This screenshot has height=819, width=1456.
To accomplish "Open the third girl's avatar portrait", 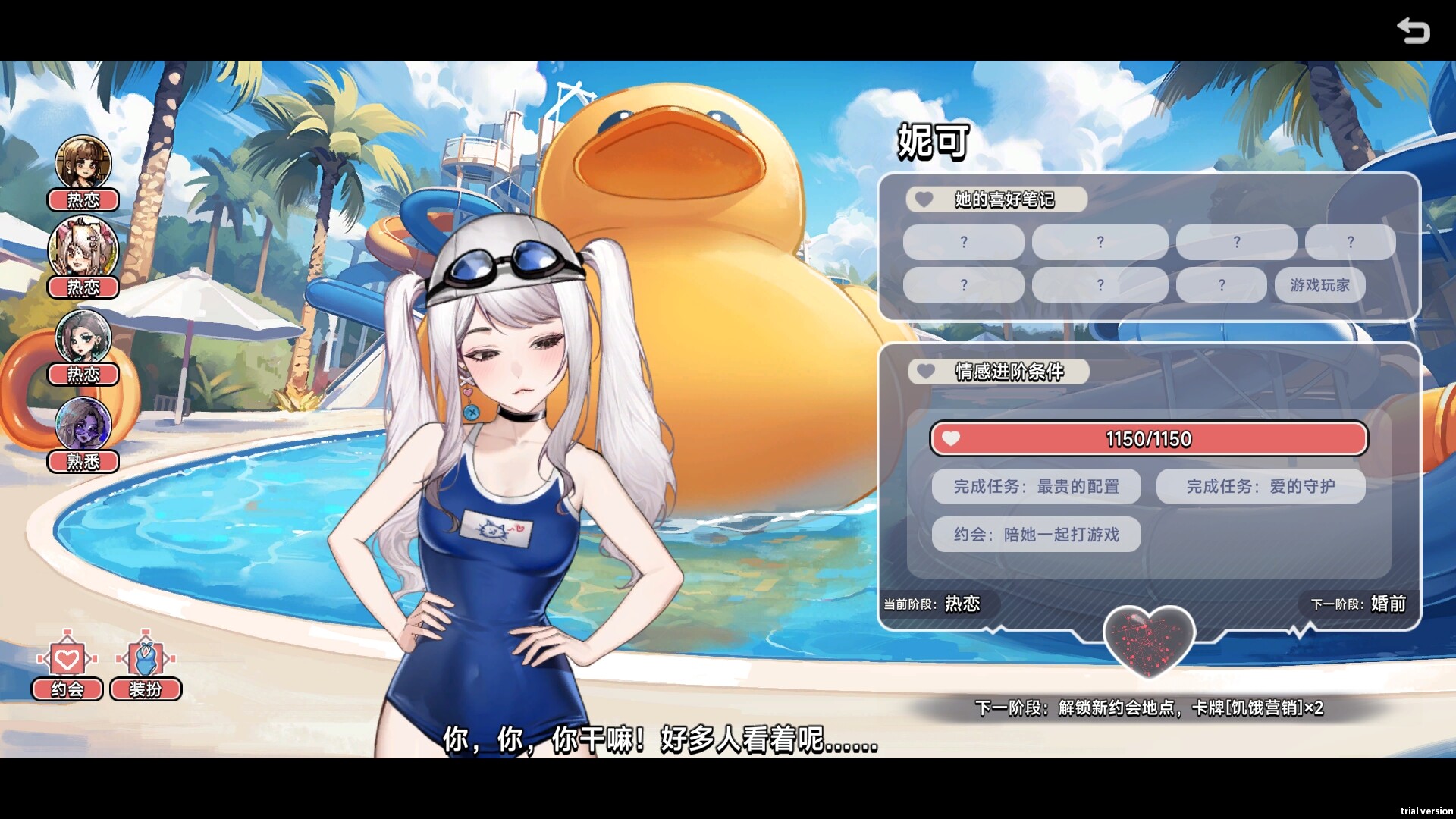I will pos(83,336).
